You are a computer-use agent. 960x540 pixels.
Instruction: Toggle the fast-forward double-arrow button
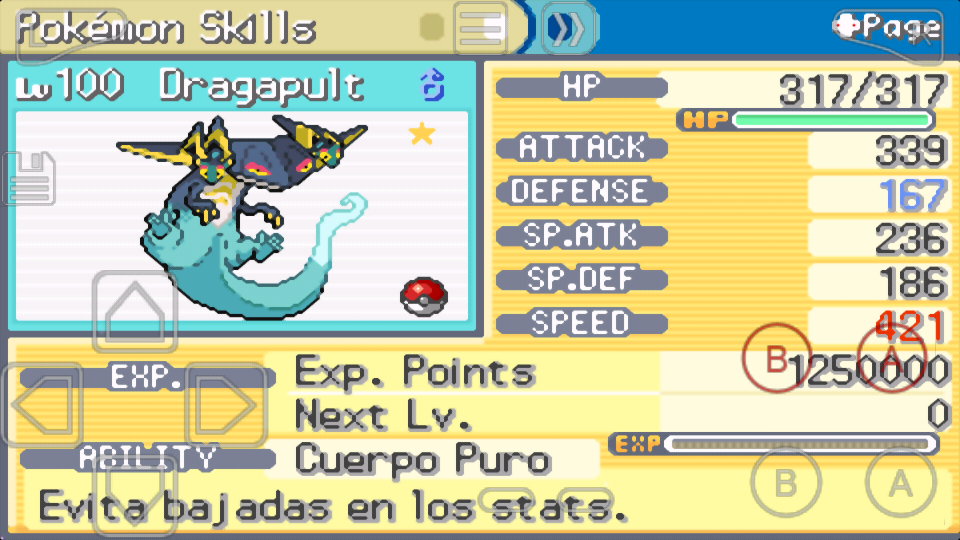[x=569, y=28]
